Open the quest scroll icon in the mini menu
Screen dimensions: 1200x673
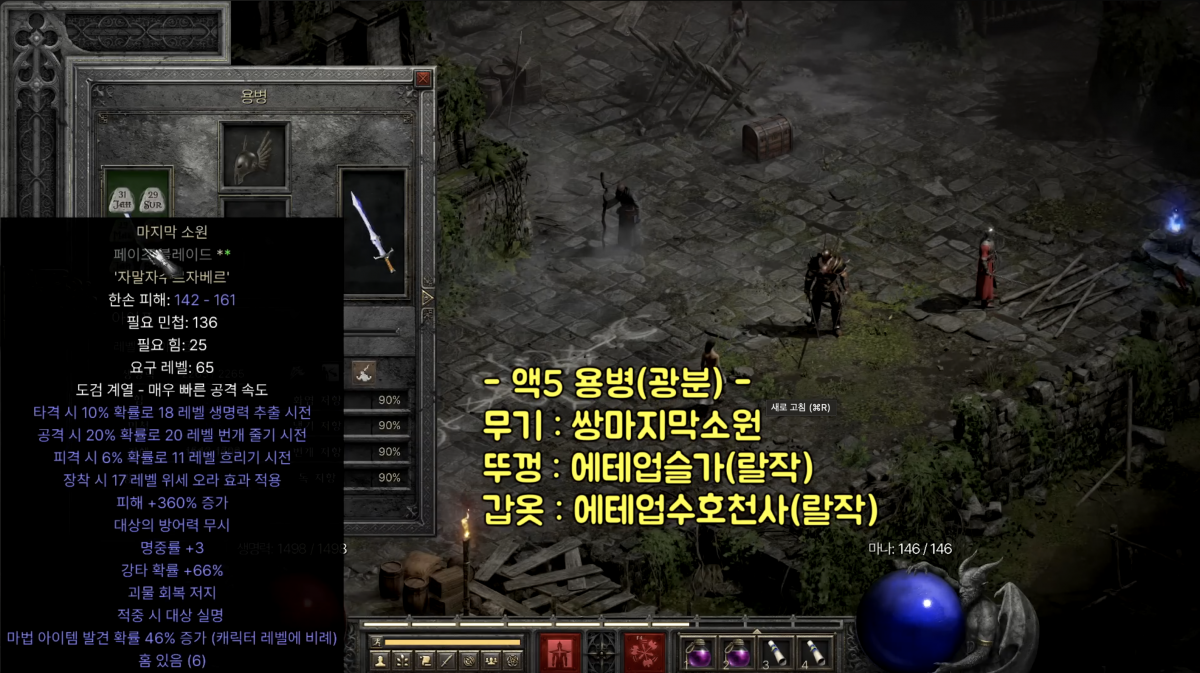(x=424, y=661)
